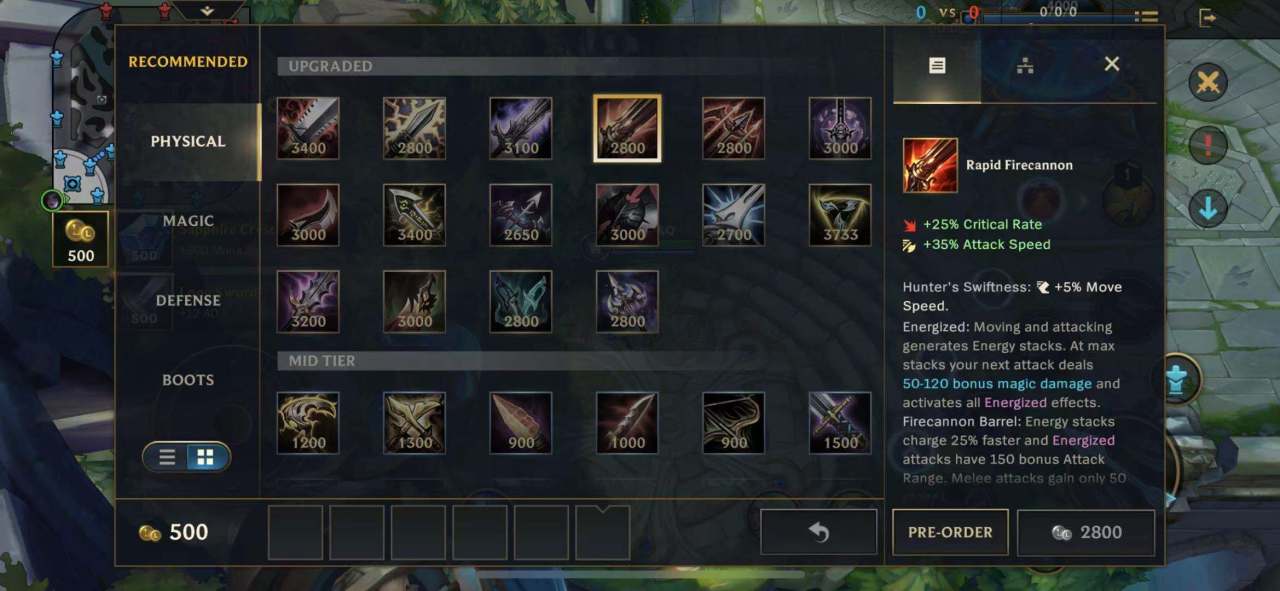Switch to the item build tree tab

[x=1025, y=66]
